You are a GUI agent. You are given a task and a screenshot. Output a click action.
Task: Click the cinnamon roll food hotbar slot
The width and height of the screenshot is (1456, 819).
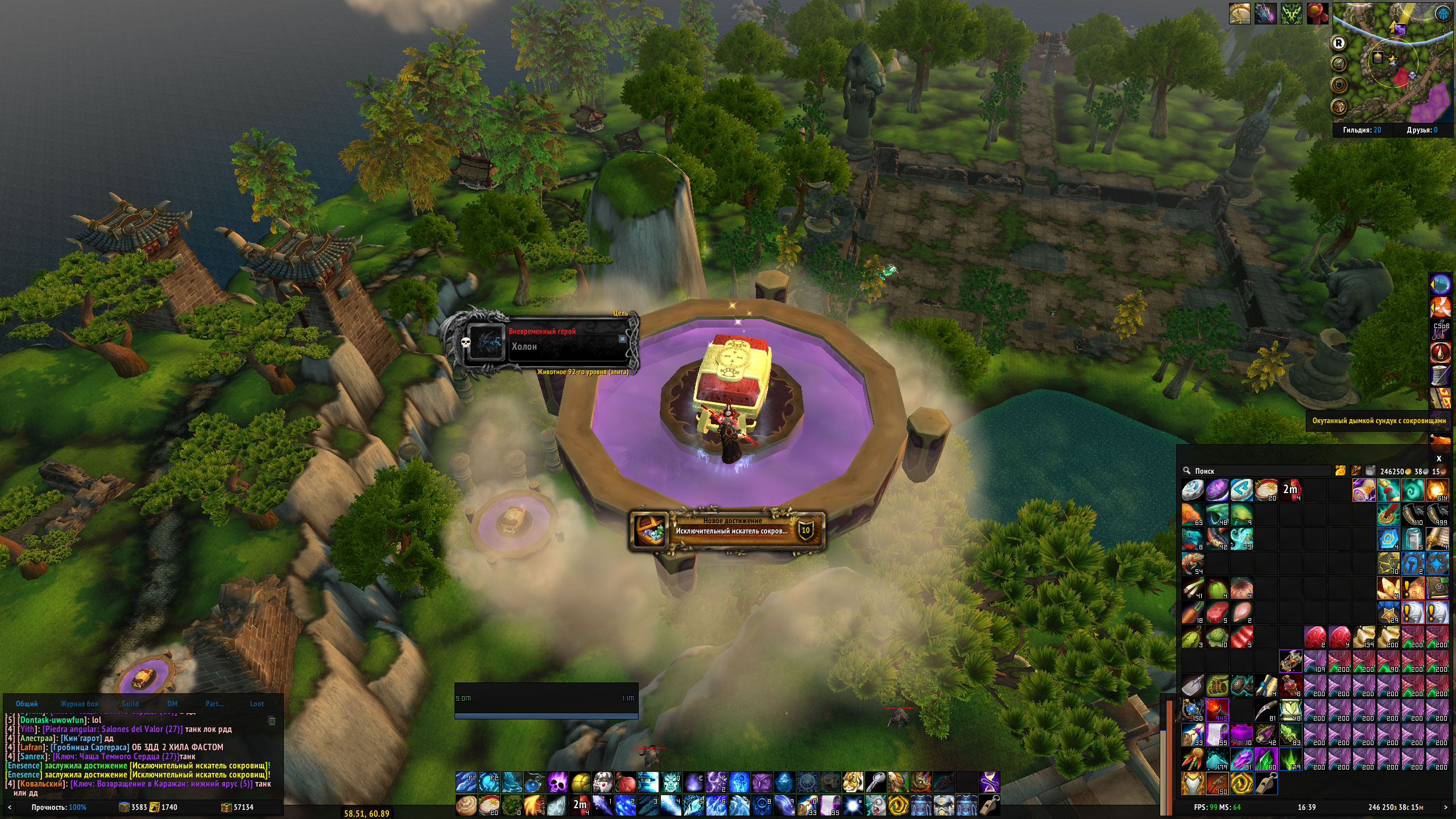tap(466, 806)
